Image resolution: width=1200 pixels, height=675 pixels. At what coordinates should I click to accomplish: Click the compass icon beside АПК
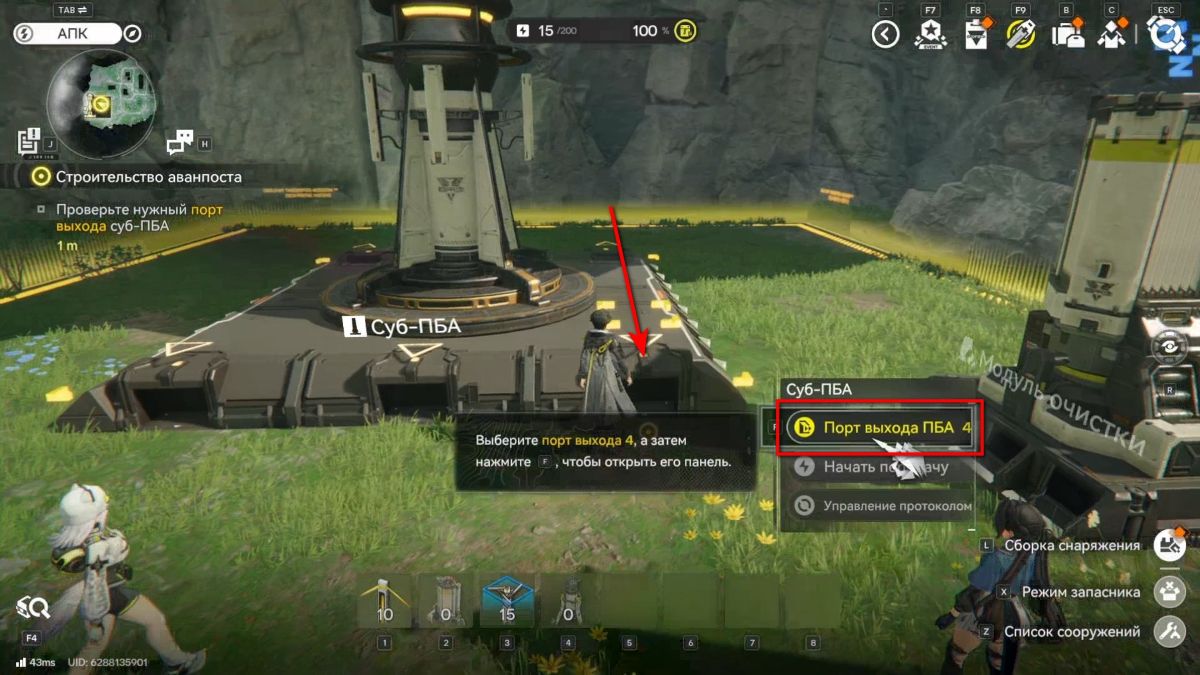pos(132,34)
